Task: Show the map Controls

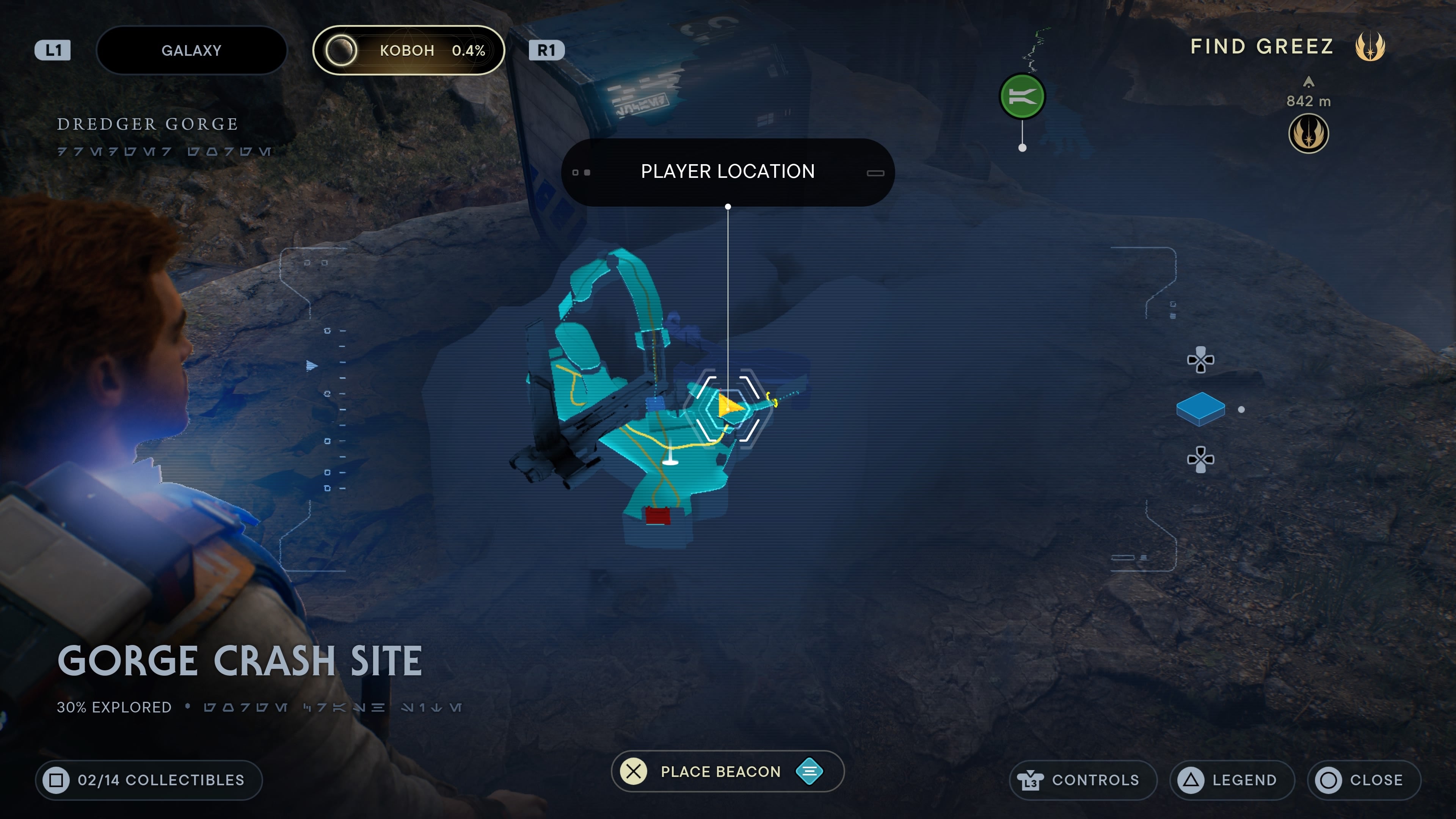Action: coord(1083,780)
